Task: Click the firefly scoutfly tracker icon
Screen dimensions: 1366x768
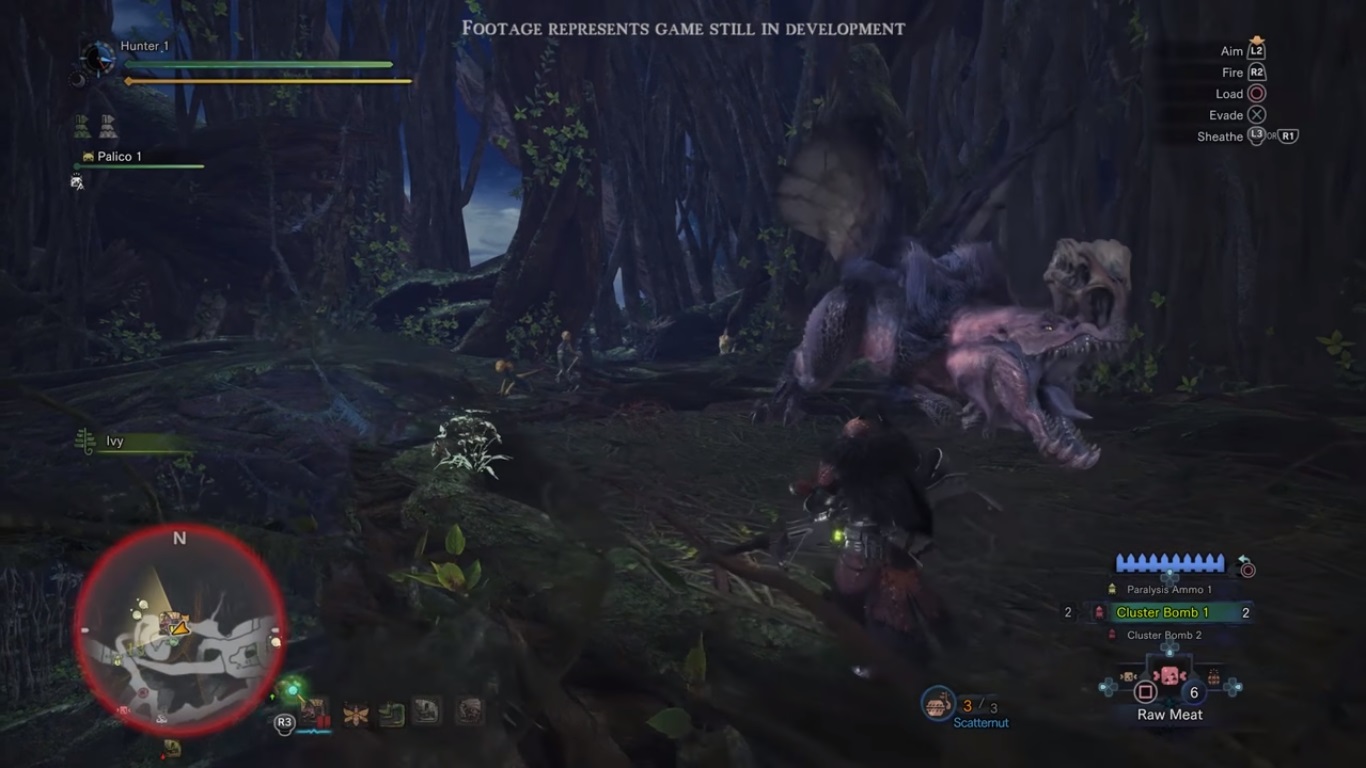Action: click(x=355, y=713)
